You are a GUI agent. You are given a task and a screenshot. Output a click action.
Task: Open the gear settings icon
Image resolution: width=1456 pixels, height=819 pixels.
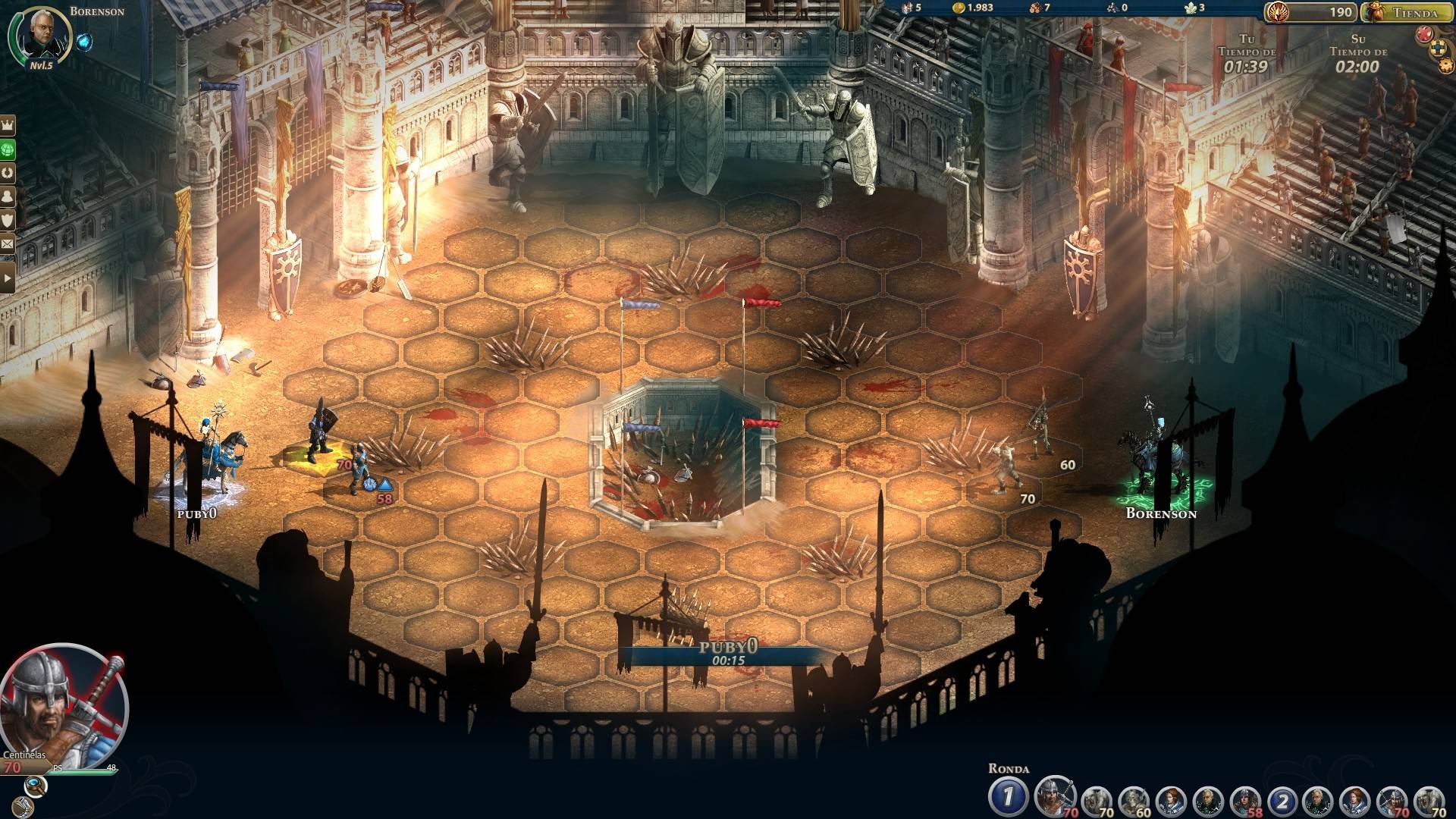1445,66
